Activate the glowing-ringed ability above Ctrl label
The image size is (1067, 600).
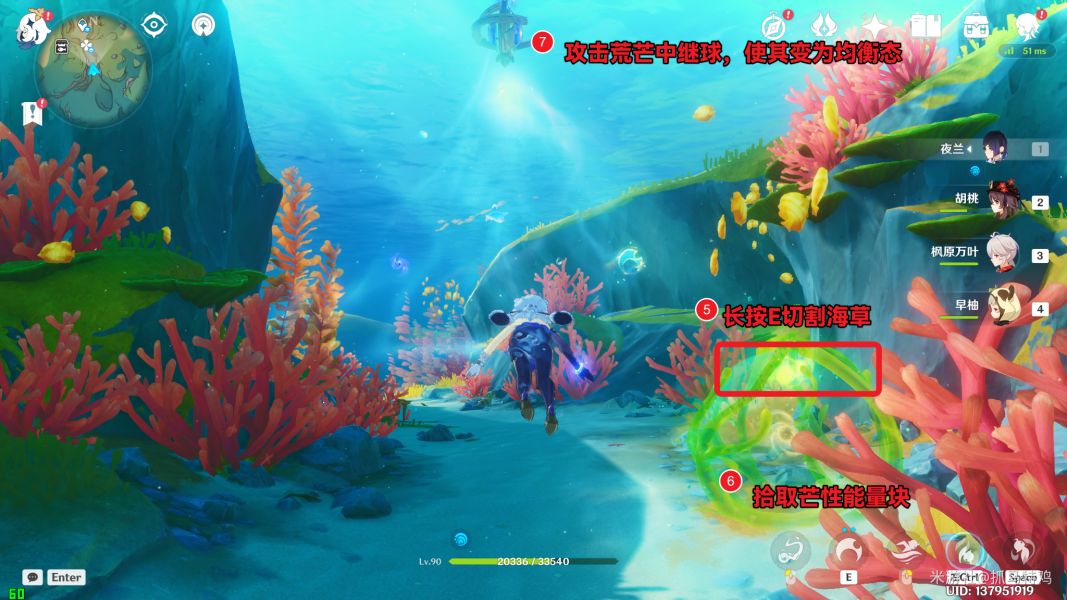965,551
